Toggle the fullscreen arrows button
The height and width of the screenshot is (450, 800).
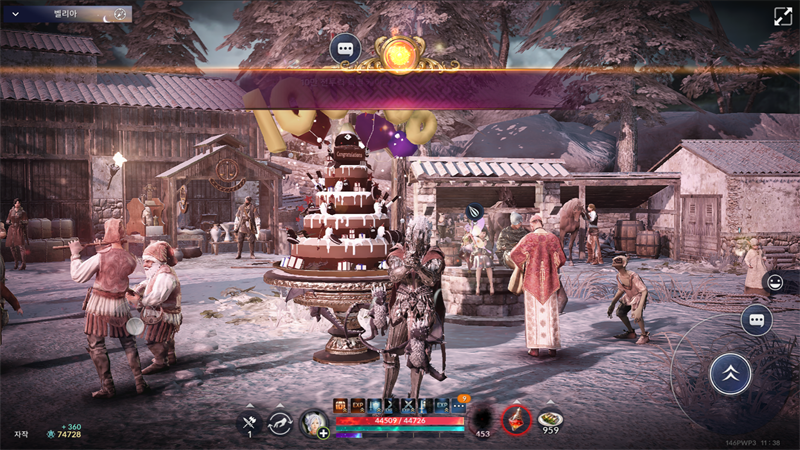[x=782, y=16]
